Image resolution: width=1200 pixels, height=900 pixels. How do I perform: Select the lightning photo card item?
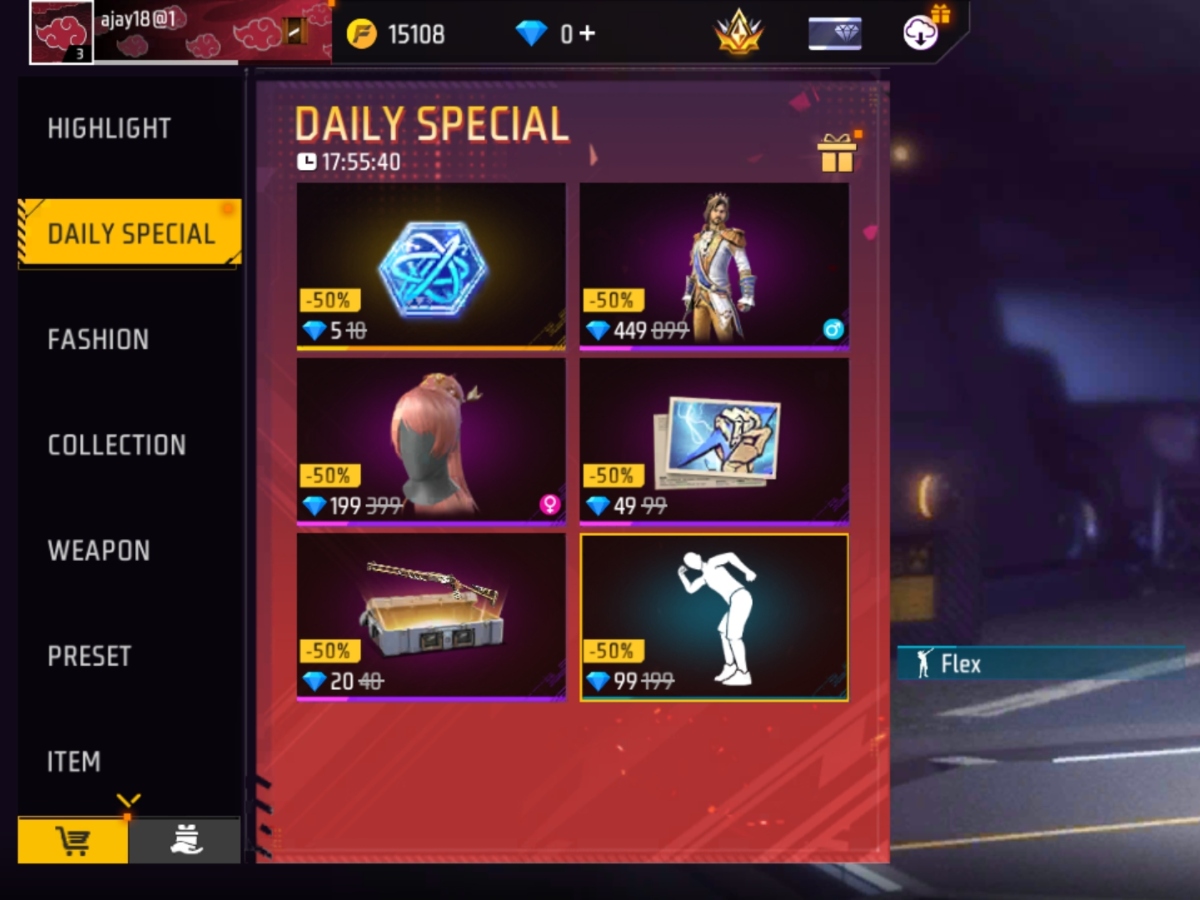tap(714, 440)
